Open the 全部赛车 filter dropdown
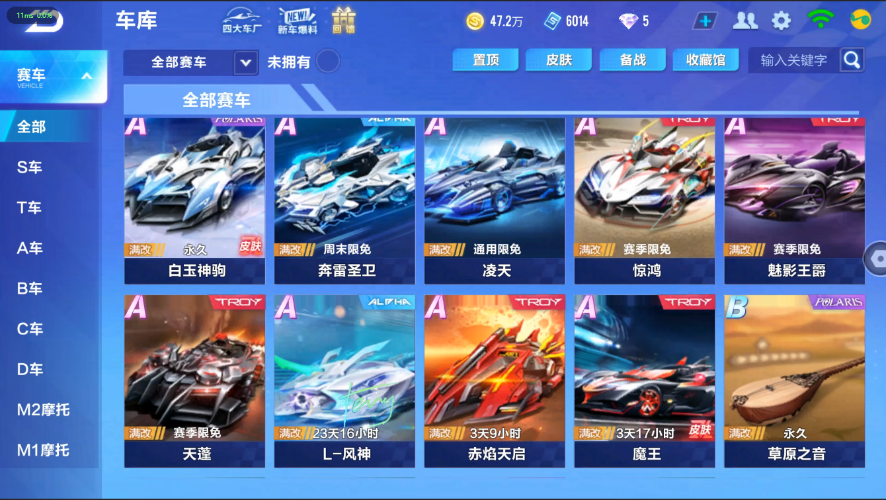The image size is (886, 500). [191, 62]
